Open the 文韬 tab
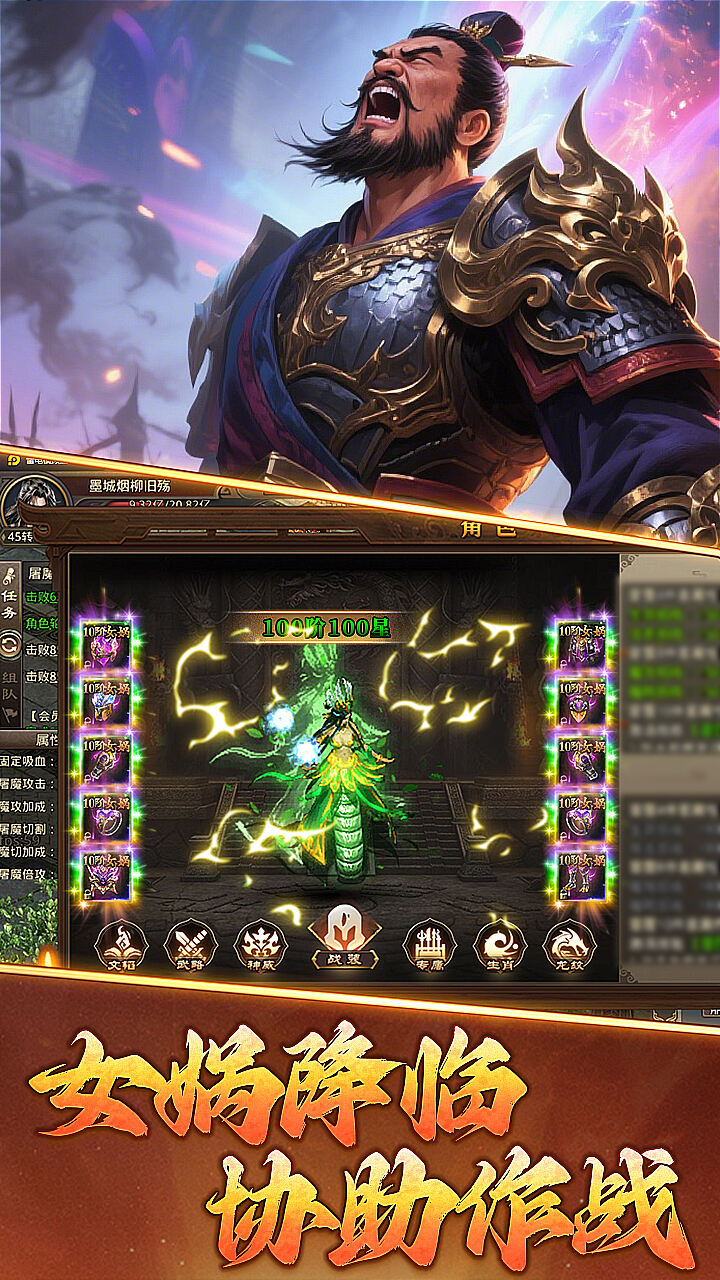This screenshot has height=1280, width=720. pos(121,945)
